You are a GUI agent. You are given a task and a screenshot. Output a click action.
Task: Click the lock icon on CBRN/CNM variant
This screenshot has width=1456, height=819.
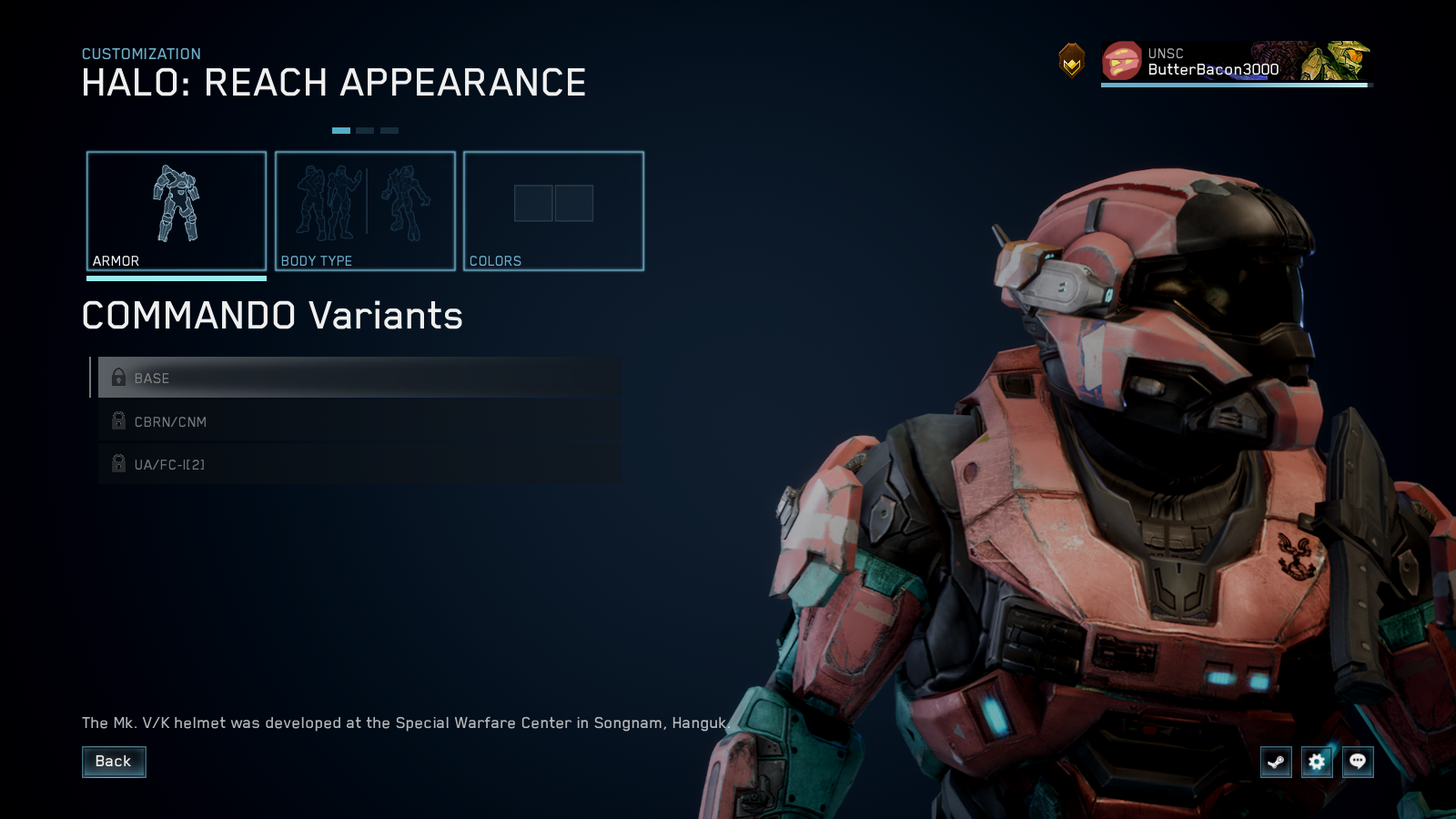(x=118, y=421)
